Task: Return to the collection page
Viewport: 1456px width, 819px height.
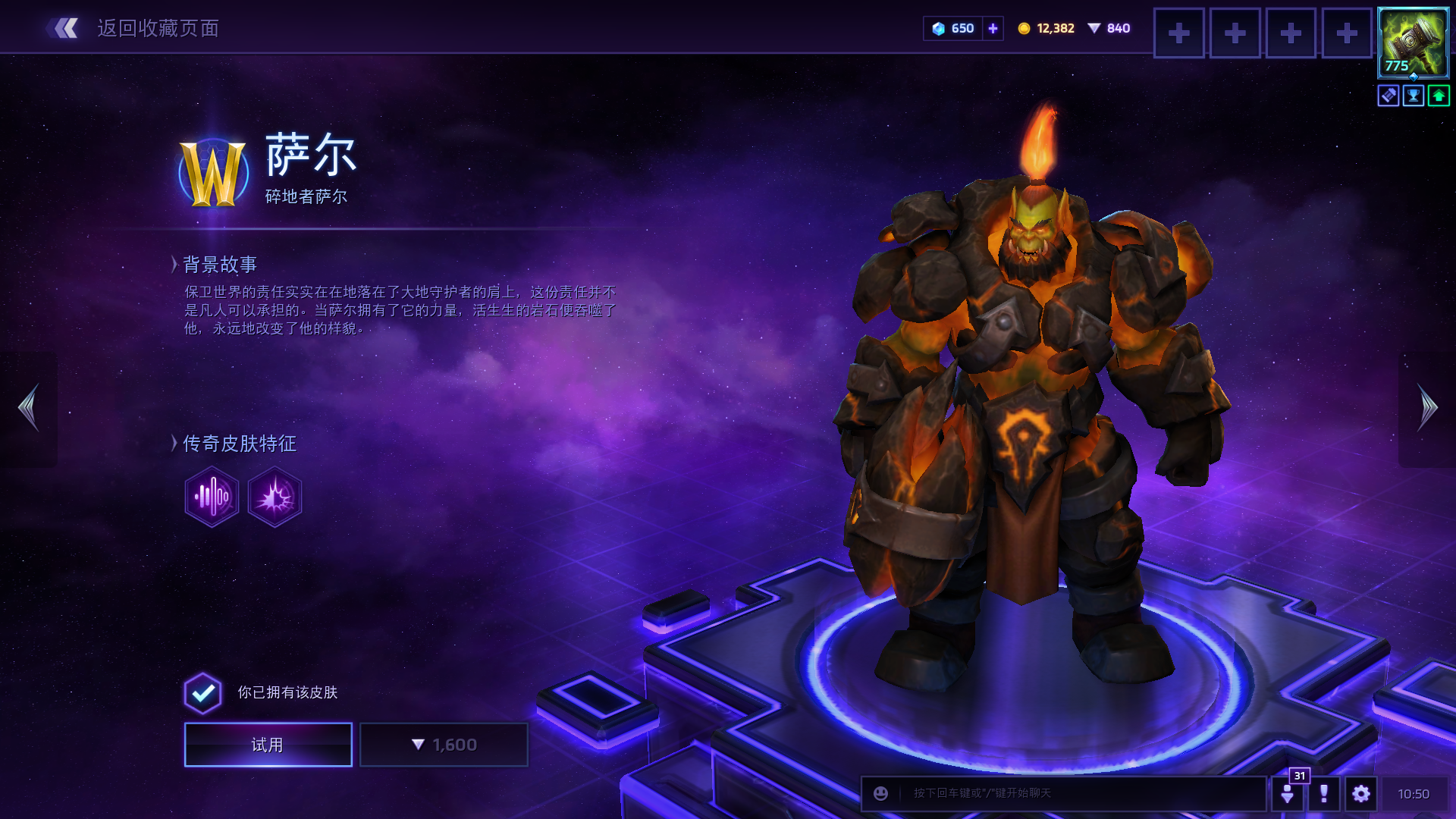Action: (133, 29)
